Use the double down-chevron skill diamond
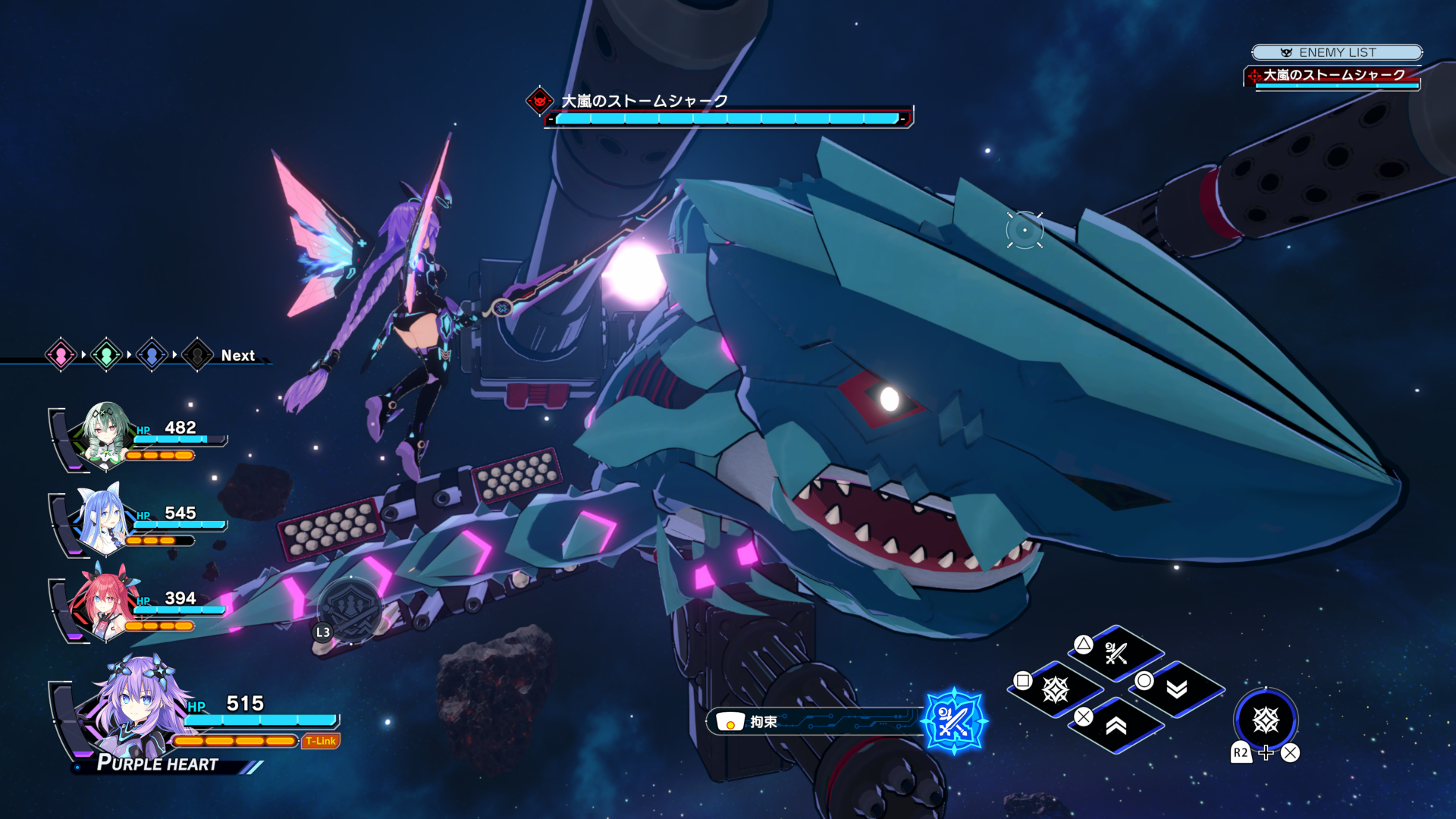The image size is (1456, 819). pyautogui.click(x=1176, y=689)
